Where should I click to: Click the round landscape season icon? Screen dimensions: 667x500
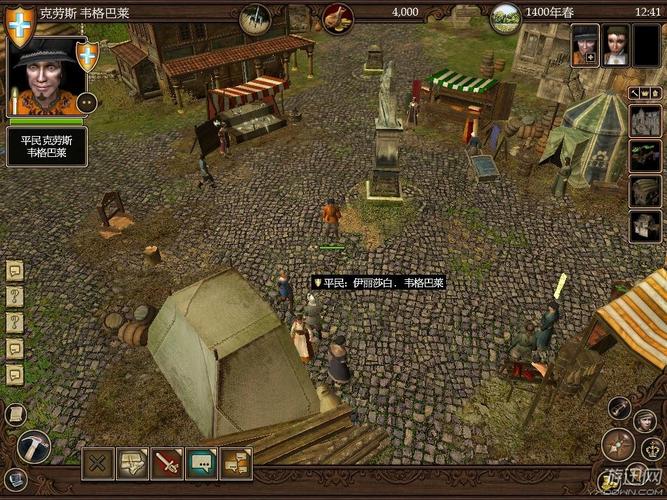(506, 16)
